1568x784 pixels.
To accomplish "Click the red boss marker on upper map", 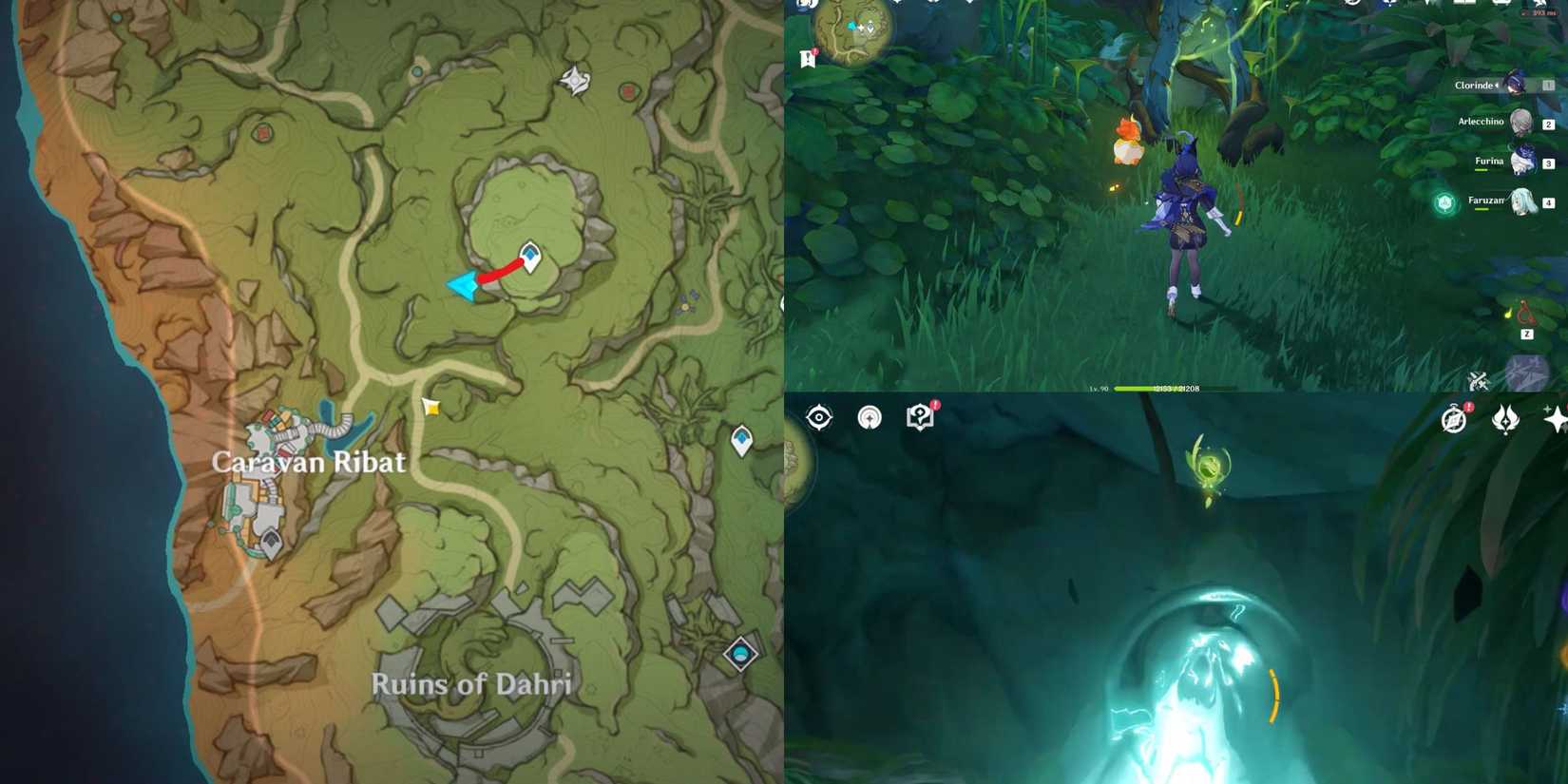I will tap(628, 91).
